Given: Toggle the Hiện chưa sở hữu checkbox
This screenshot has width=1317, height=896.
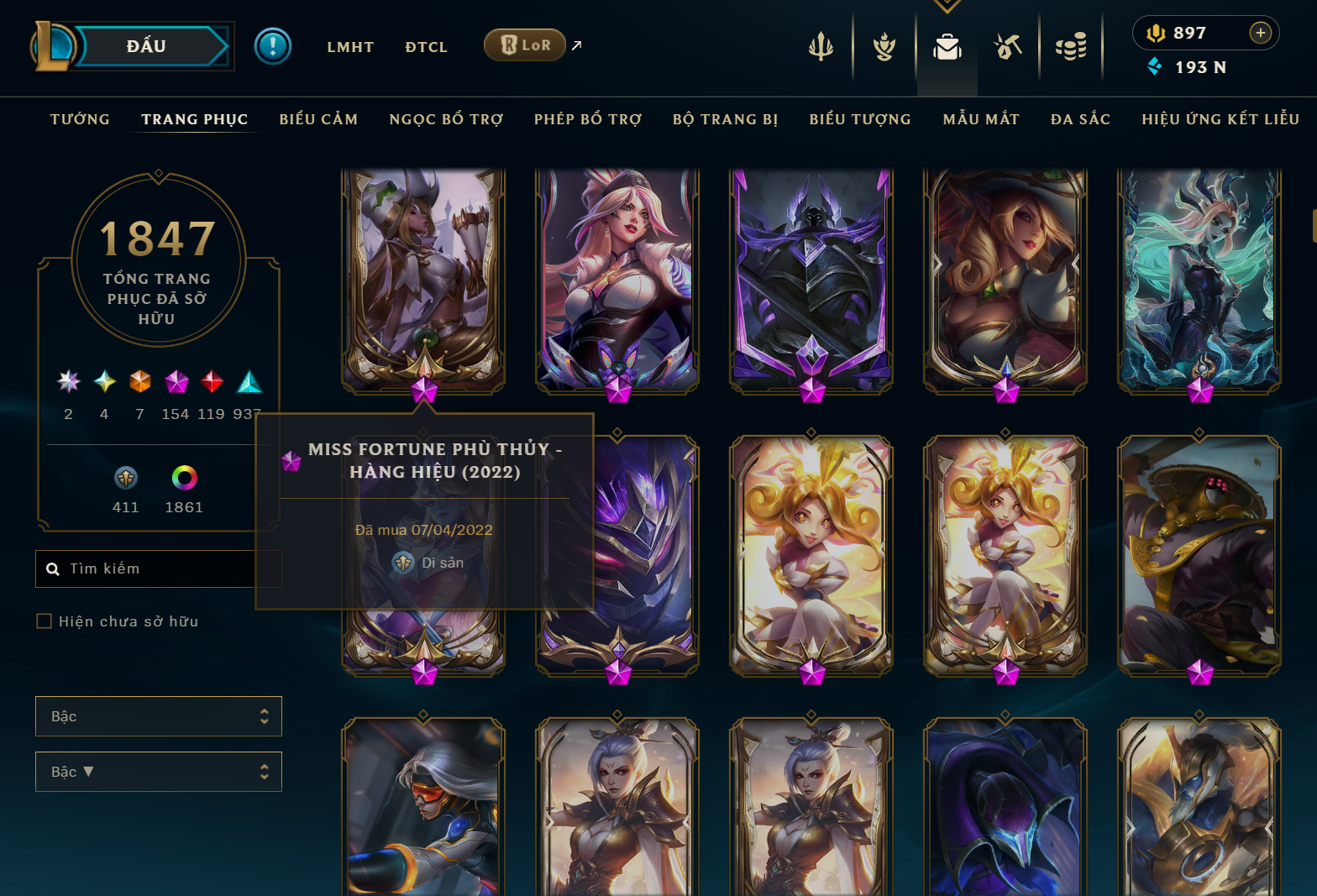Looking at the screenshot, I should click(45, 621).
